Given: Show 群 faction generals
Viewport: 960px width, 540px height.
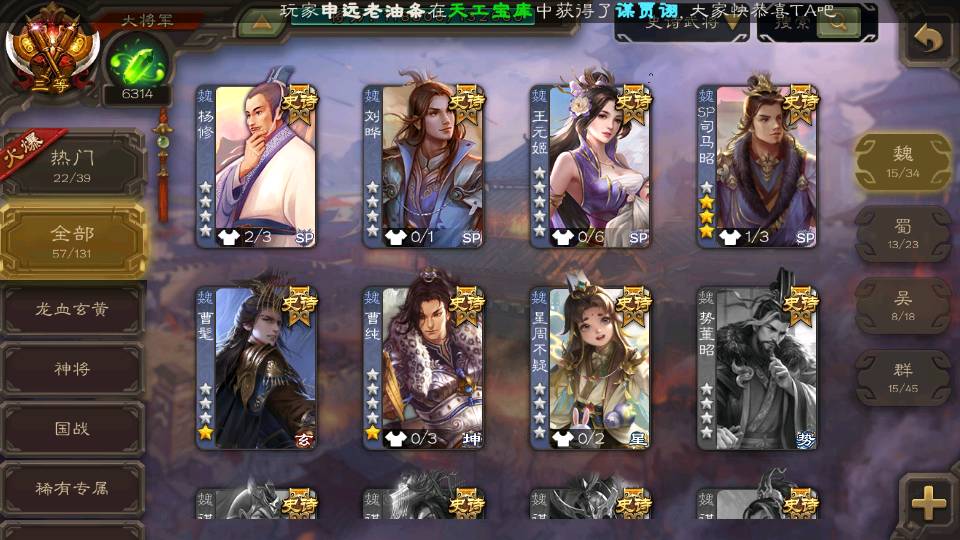Looking at the screenshot, I should [902, 377].
